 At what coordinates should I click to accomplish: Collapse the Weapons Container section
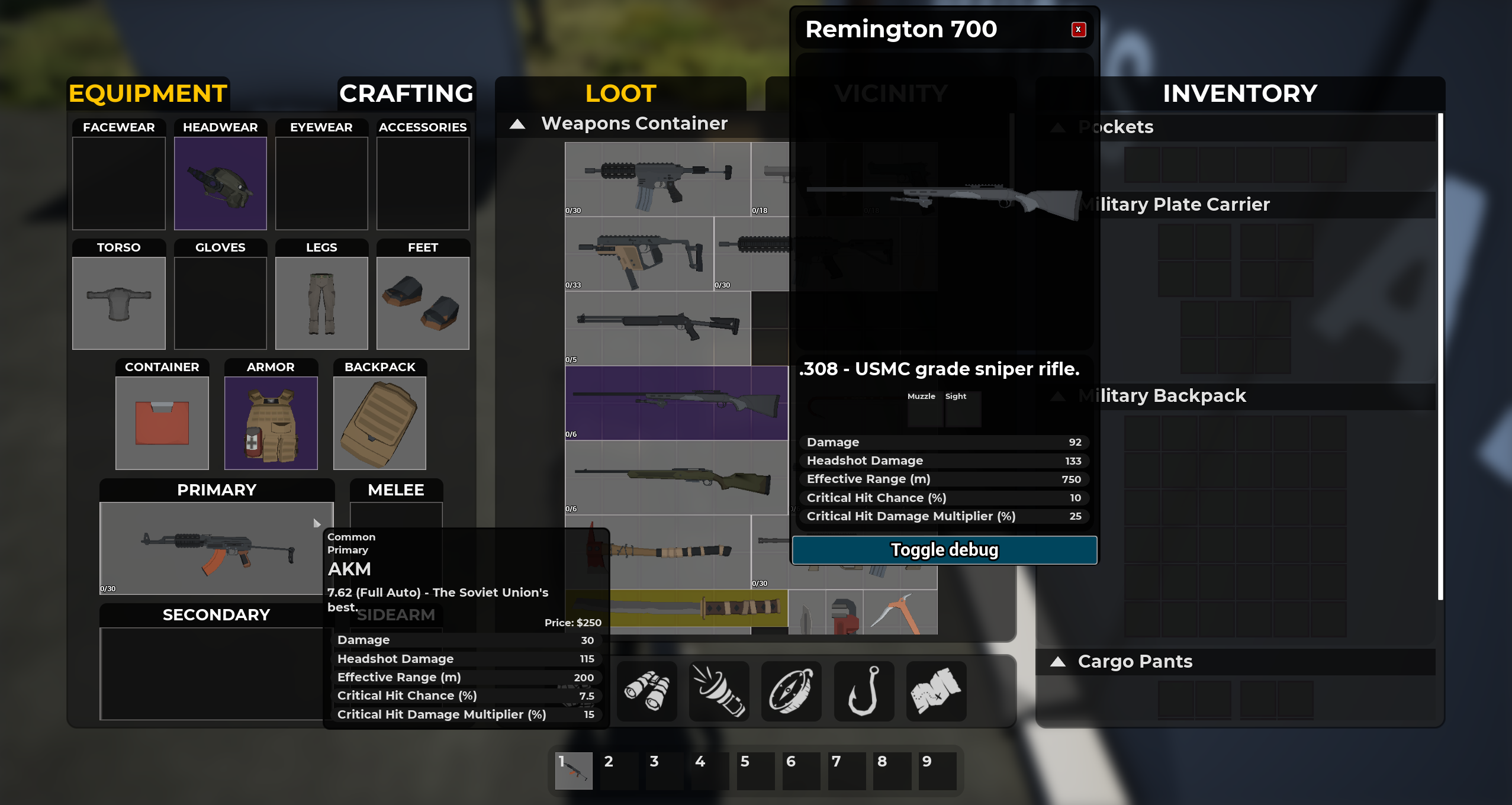[x=518, y=124]
